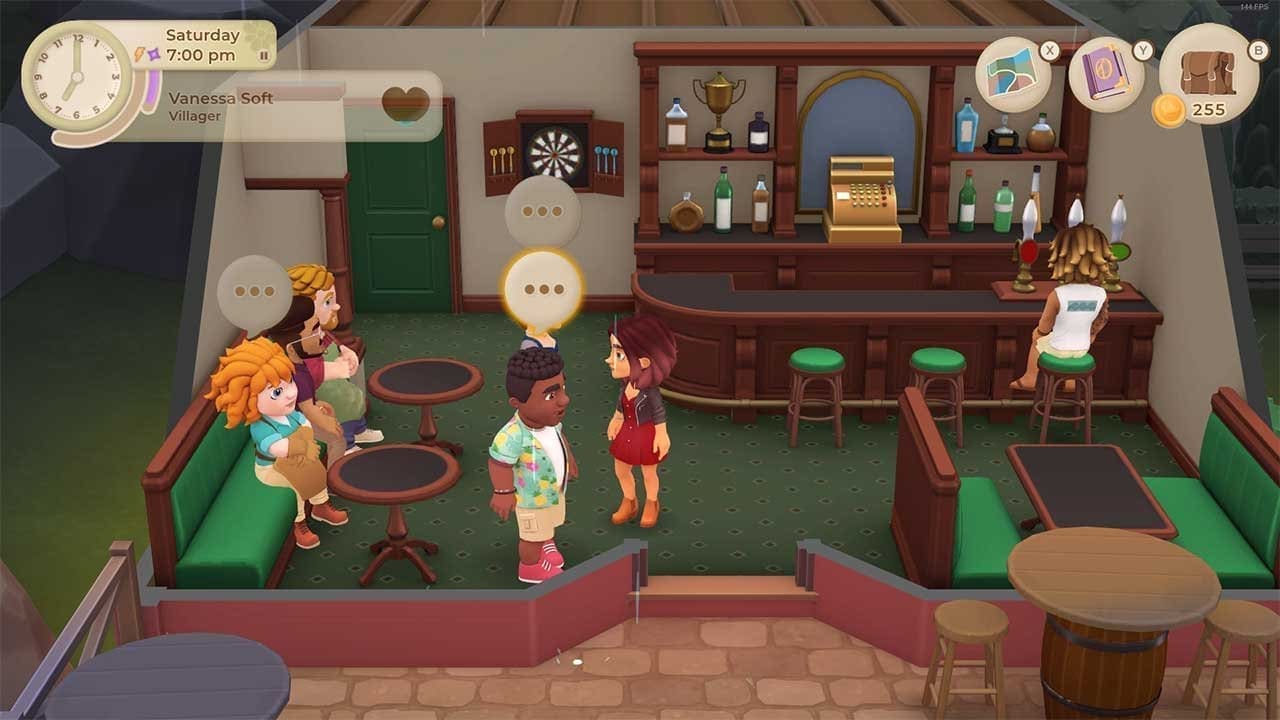Open the map icon
Image resolution: width=1280 pixels, height=720 pixels.
coord(1012,75)
